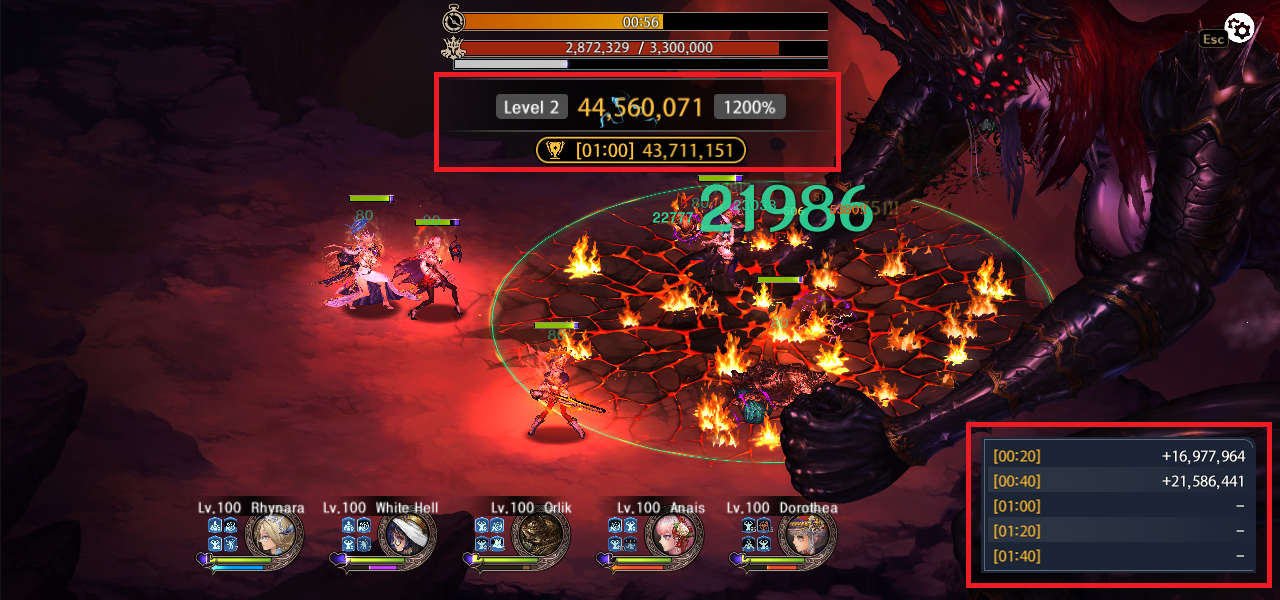Open the settings gear menu
The height and width of the screenshot is (600, 1280).
pos(1240,29)
